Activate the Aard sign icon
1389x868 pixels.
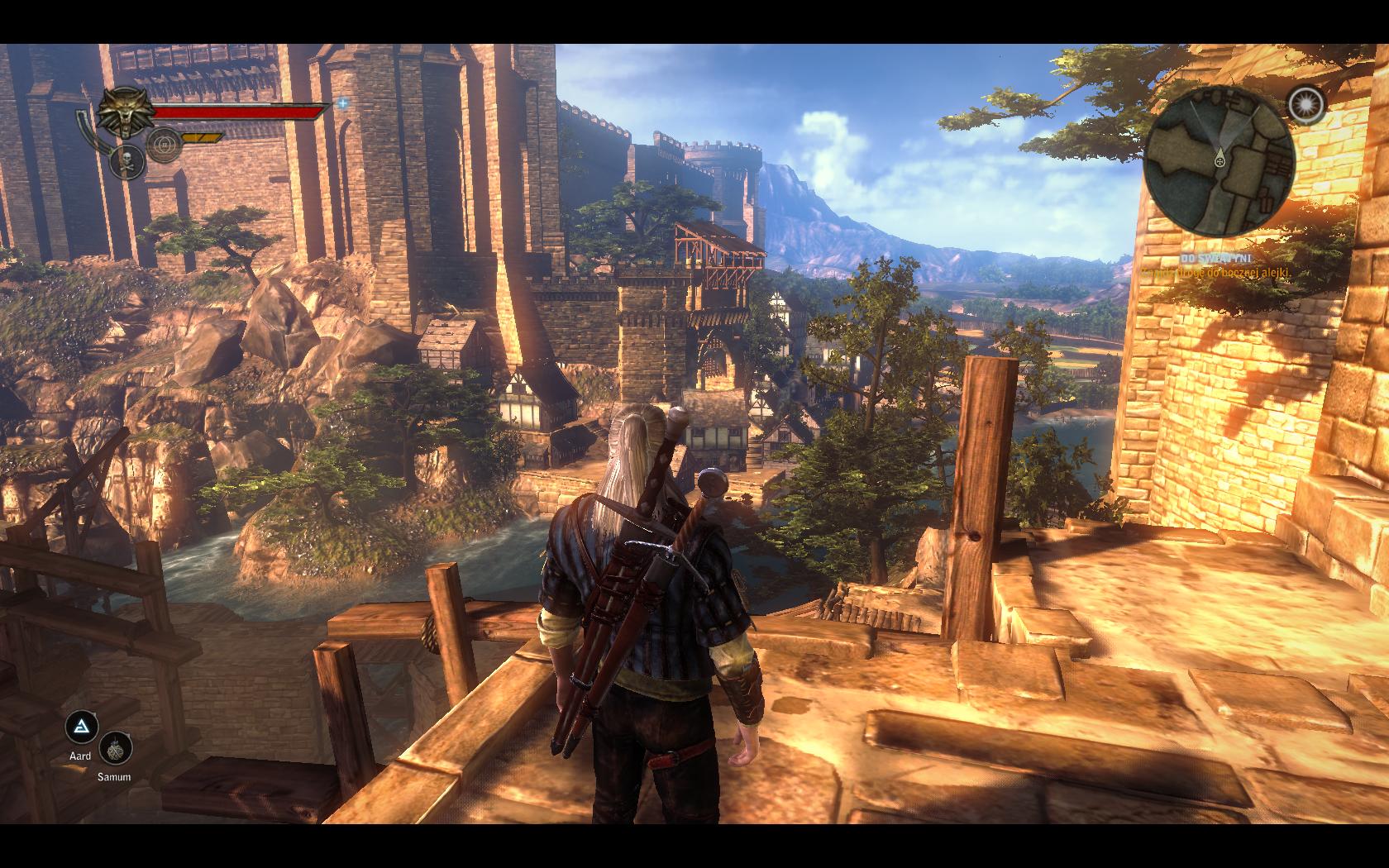pyautogui.click(x=81, y=727)
